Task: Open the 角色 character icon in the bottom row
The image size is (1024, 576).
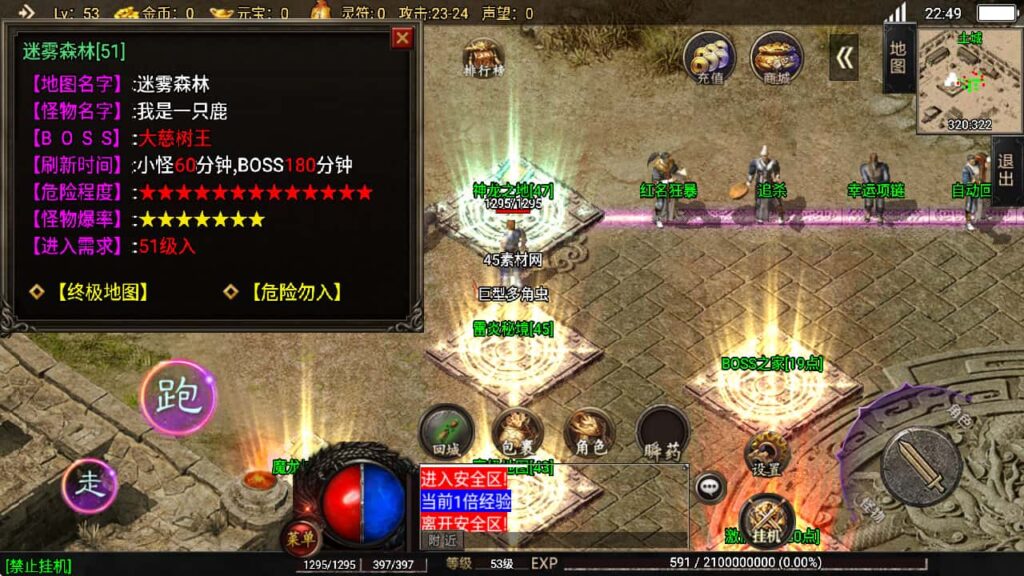Action: tap(589, 431)
